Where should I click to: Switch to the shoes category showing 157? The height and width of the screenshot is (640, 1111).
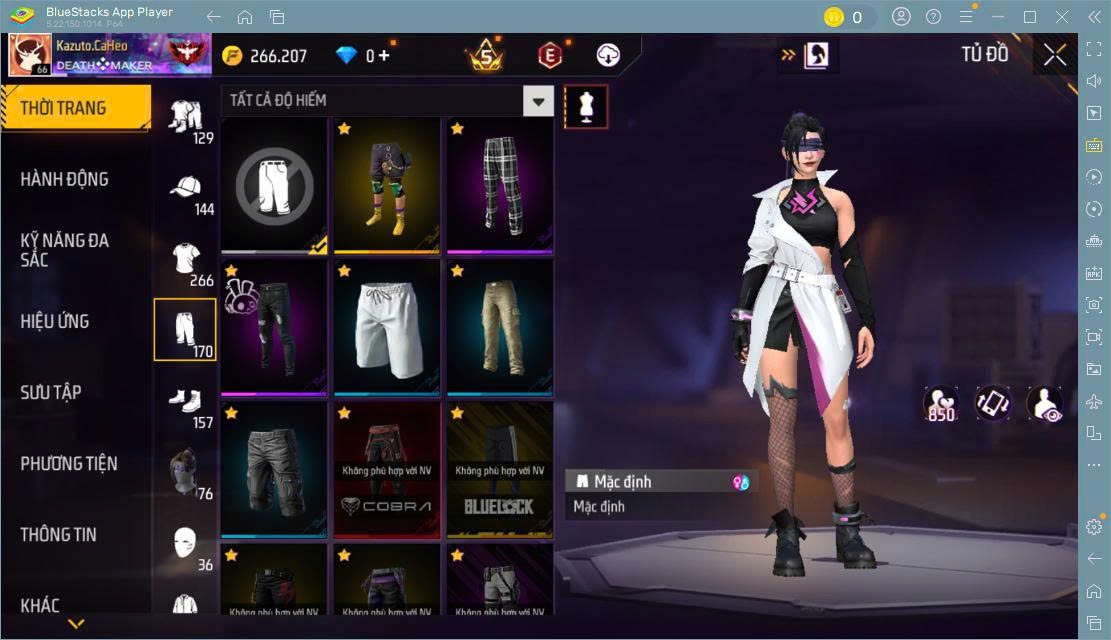(185, 405)
